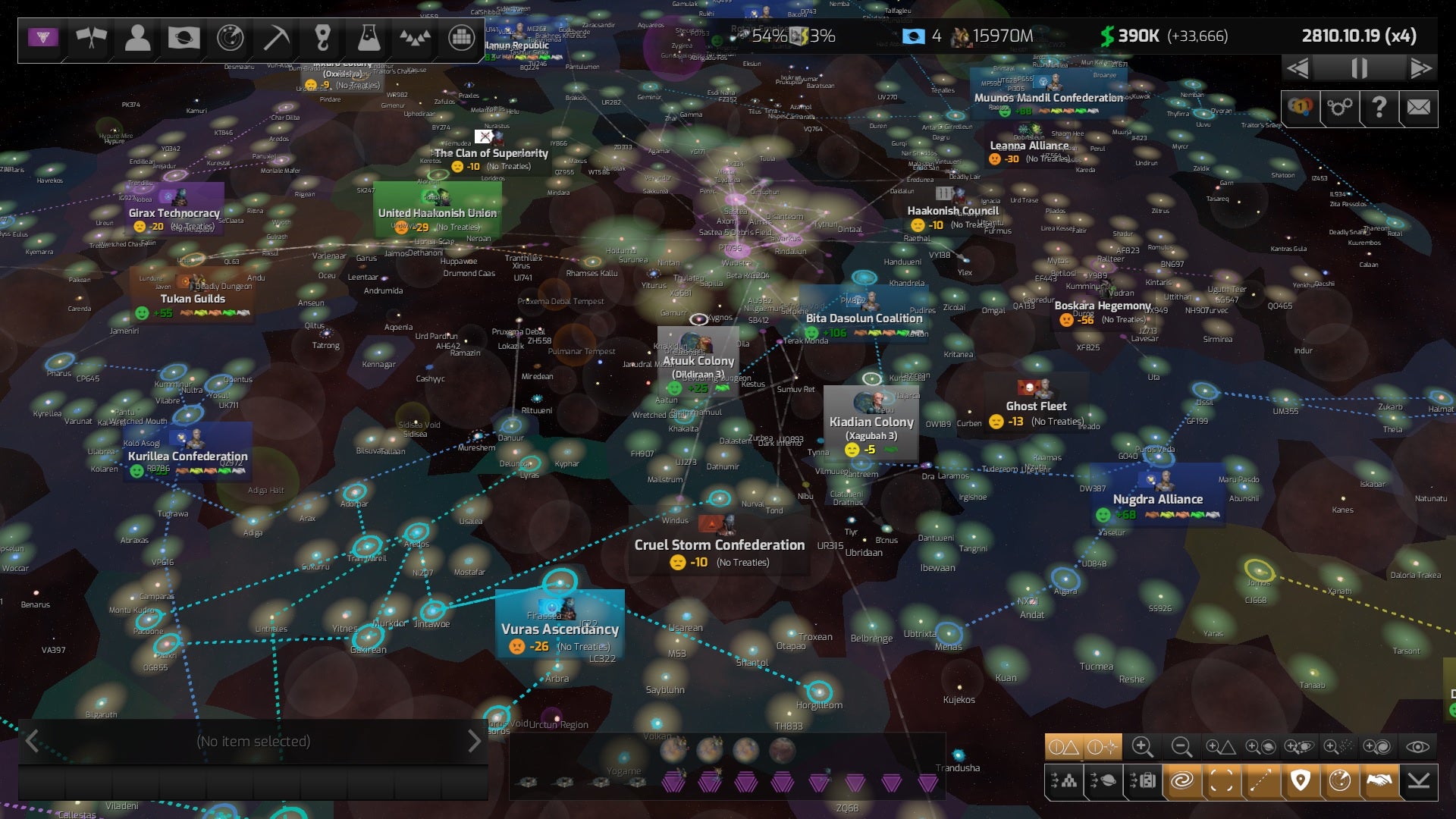Click the right arrow of the item selector
Screen dimensions: 1456x819
click(474, 741)
